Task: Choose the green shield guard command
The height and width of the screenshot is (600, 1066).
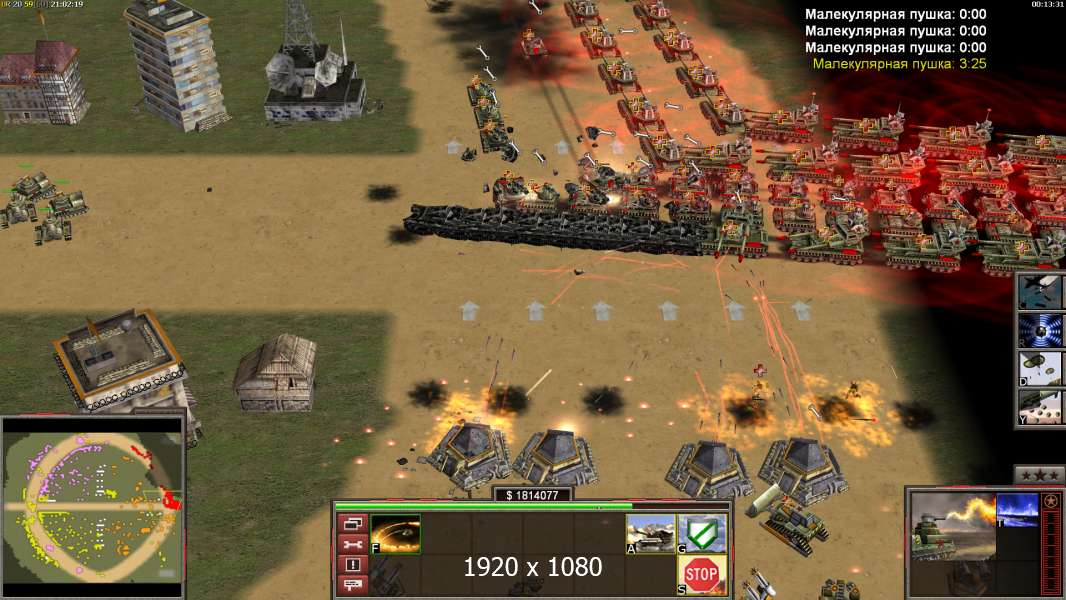Action: [703, 533]
